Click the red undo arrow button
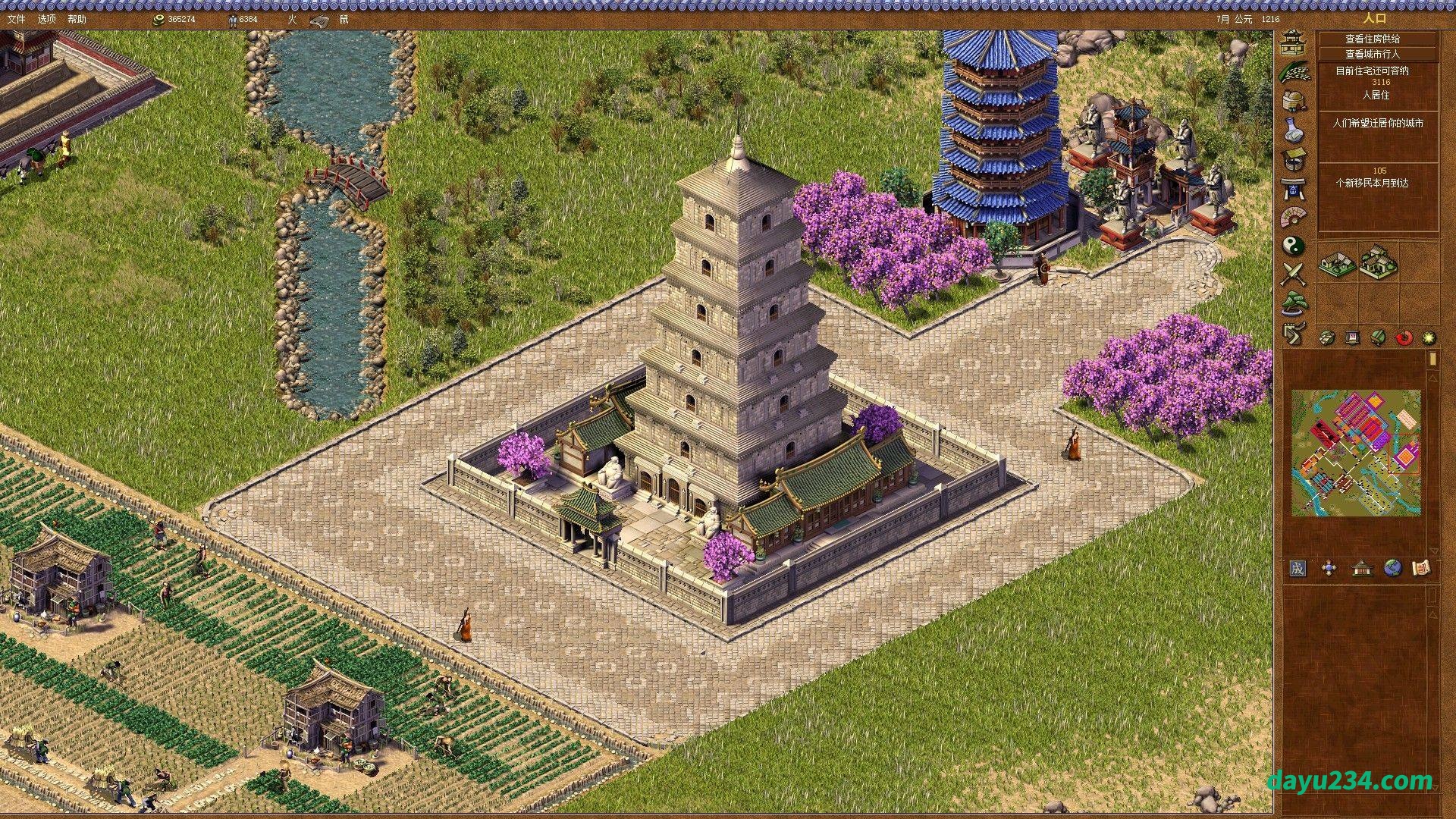This screenshot has height=819, width=1456. [1404, 338]
